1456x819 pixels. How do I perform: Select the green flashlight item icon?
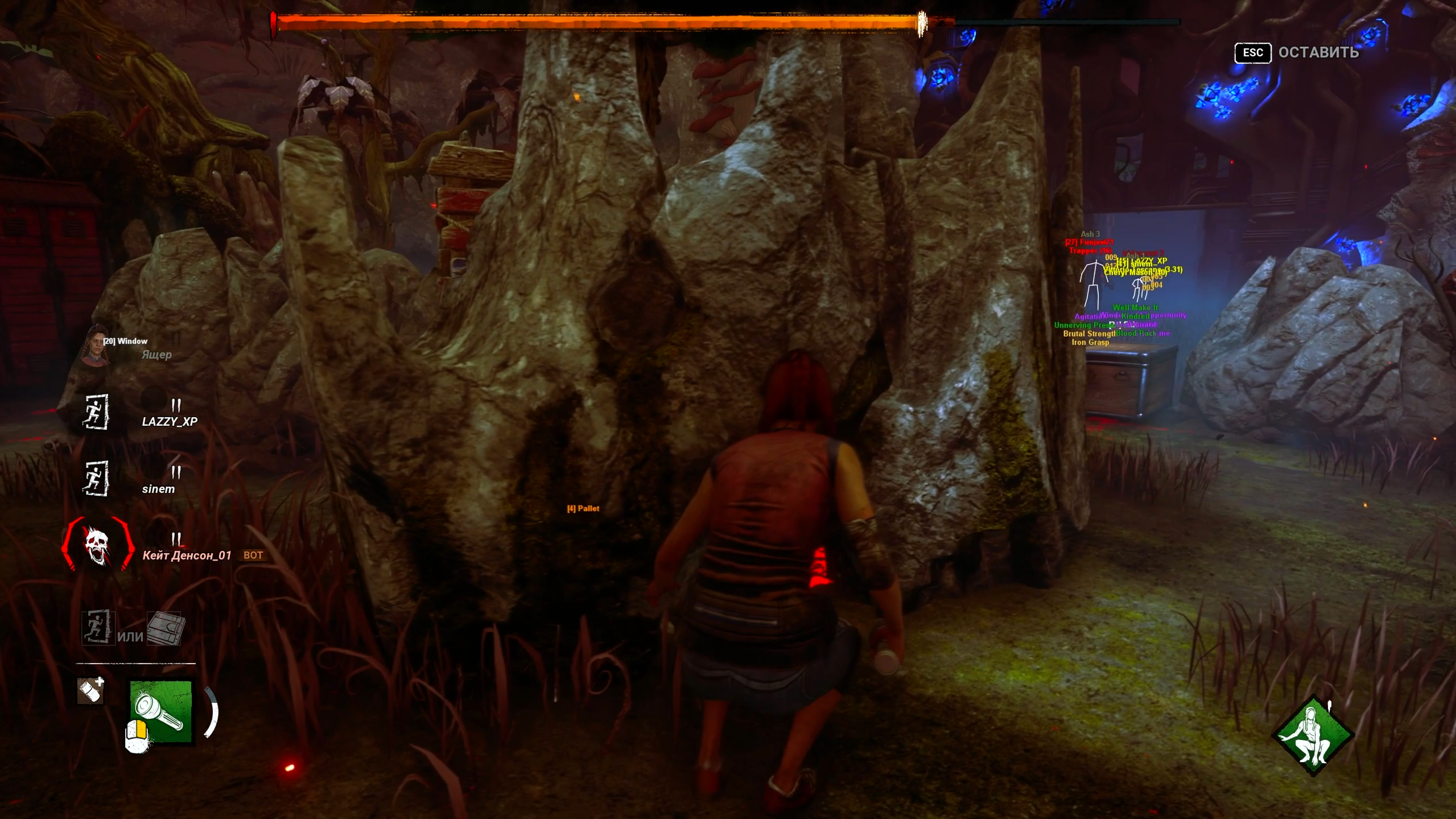(x=161, y=711)
